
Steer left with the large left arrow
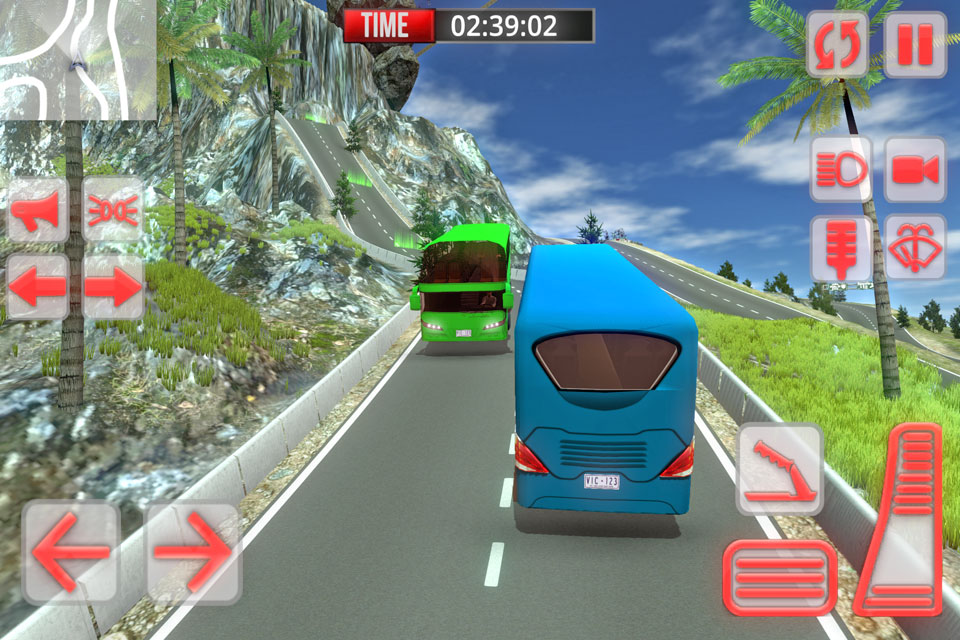pos(71,551)
